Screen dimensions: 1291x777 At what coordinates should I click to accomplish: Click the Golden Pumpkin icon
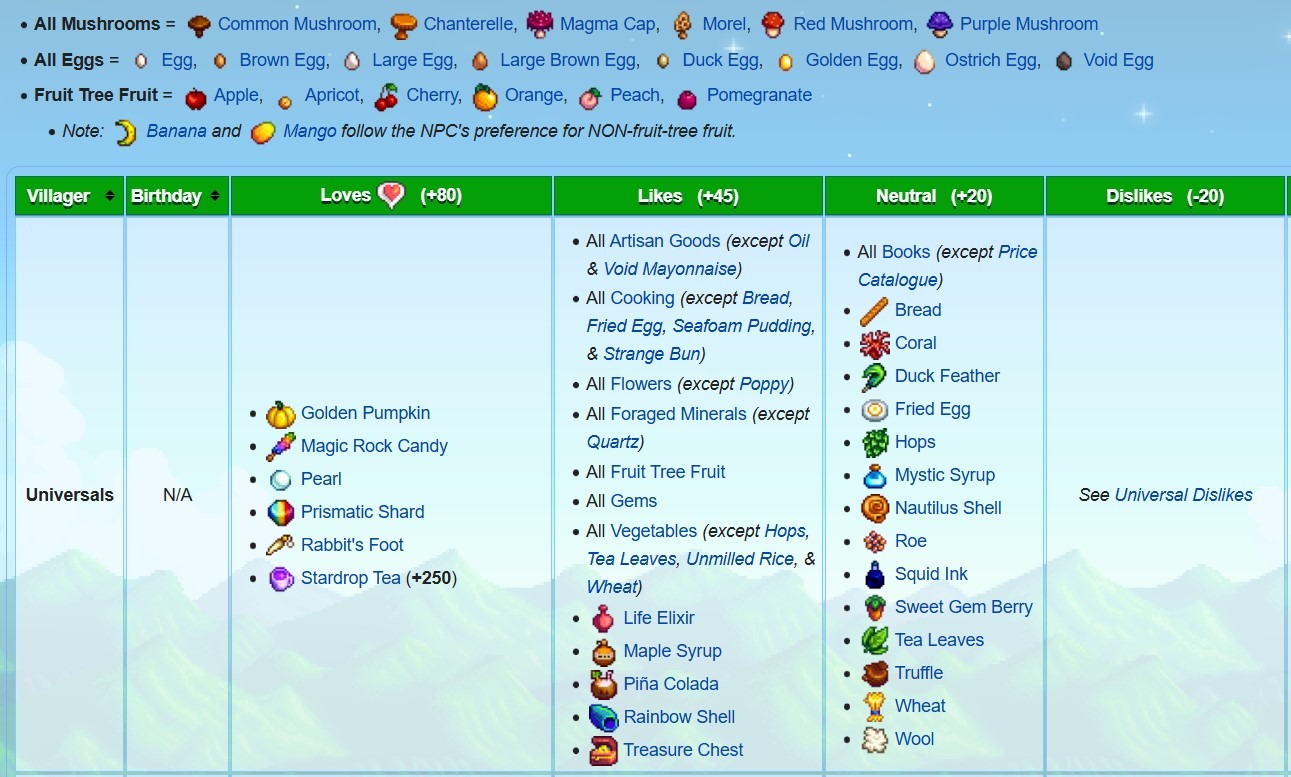click(281, 413)
